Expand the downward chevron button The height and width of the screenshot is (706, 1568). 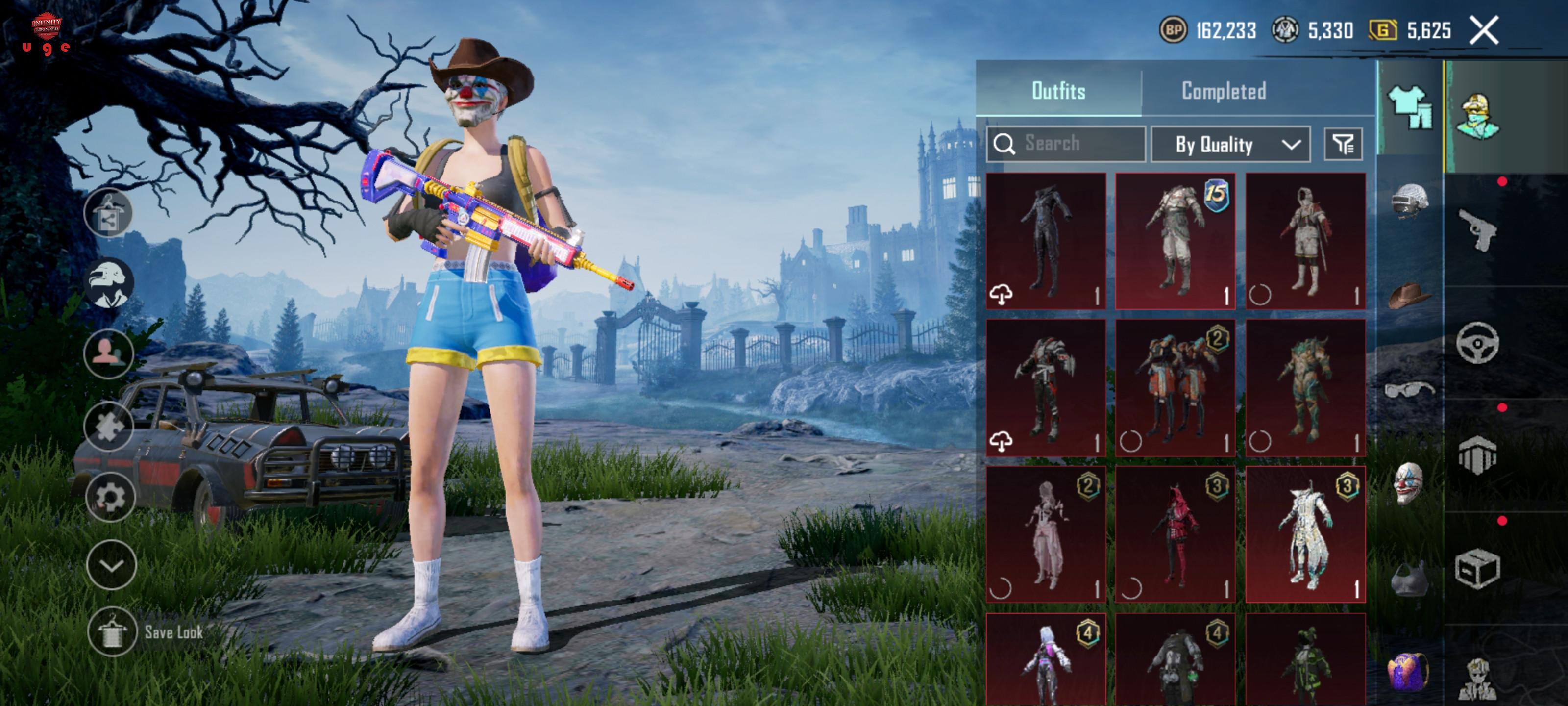click(x=111, y=565)
